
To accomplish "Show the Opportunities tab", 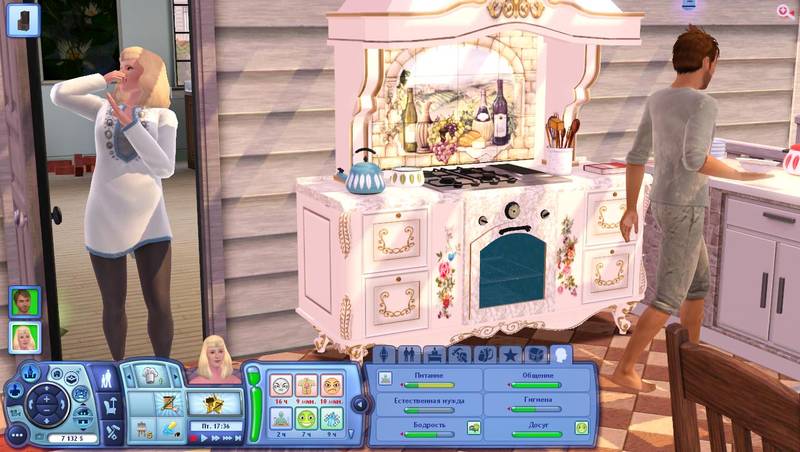I will point(485,355).
